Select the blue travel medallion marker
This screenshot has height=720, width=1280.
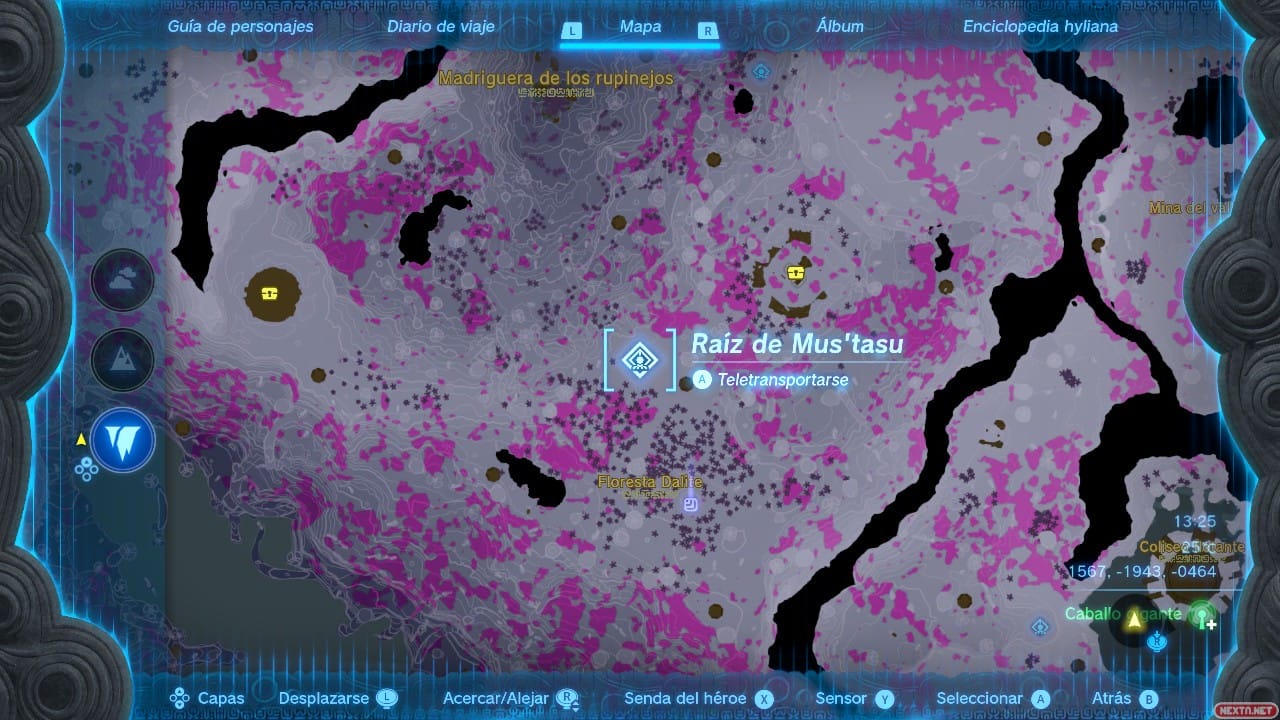click(1158, 641)
